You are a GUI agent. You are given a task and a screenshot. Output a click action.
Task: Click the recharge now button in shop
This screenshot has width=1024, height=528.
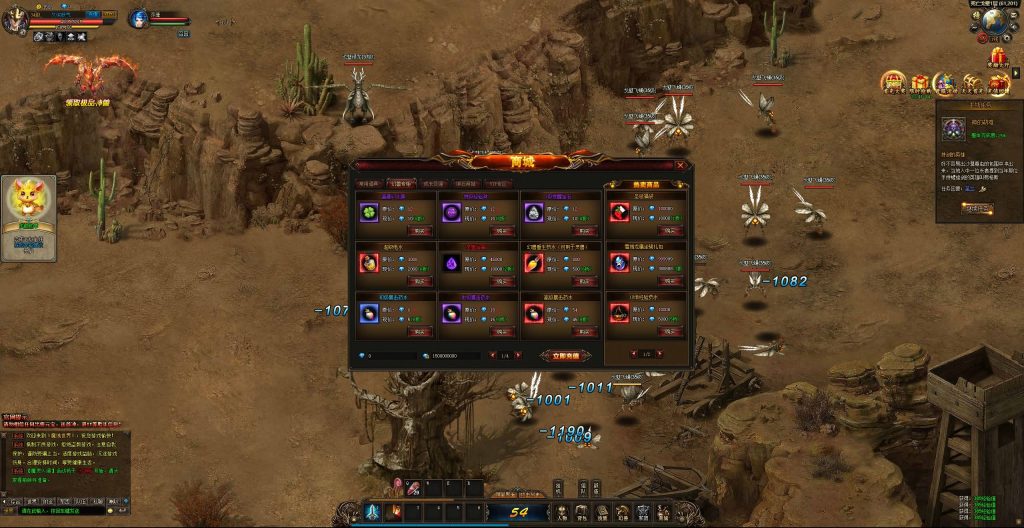pos(563,355)
